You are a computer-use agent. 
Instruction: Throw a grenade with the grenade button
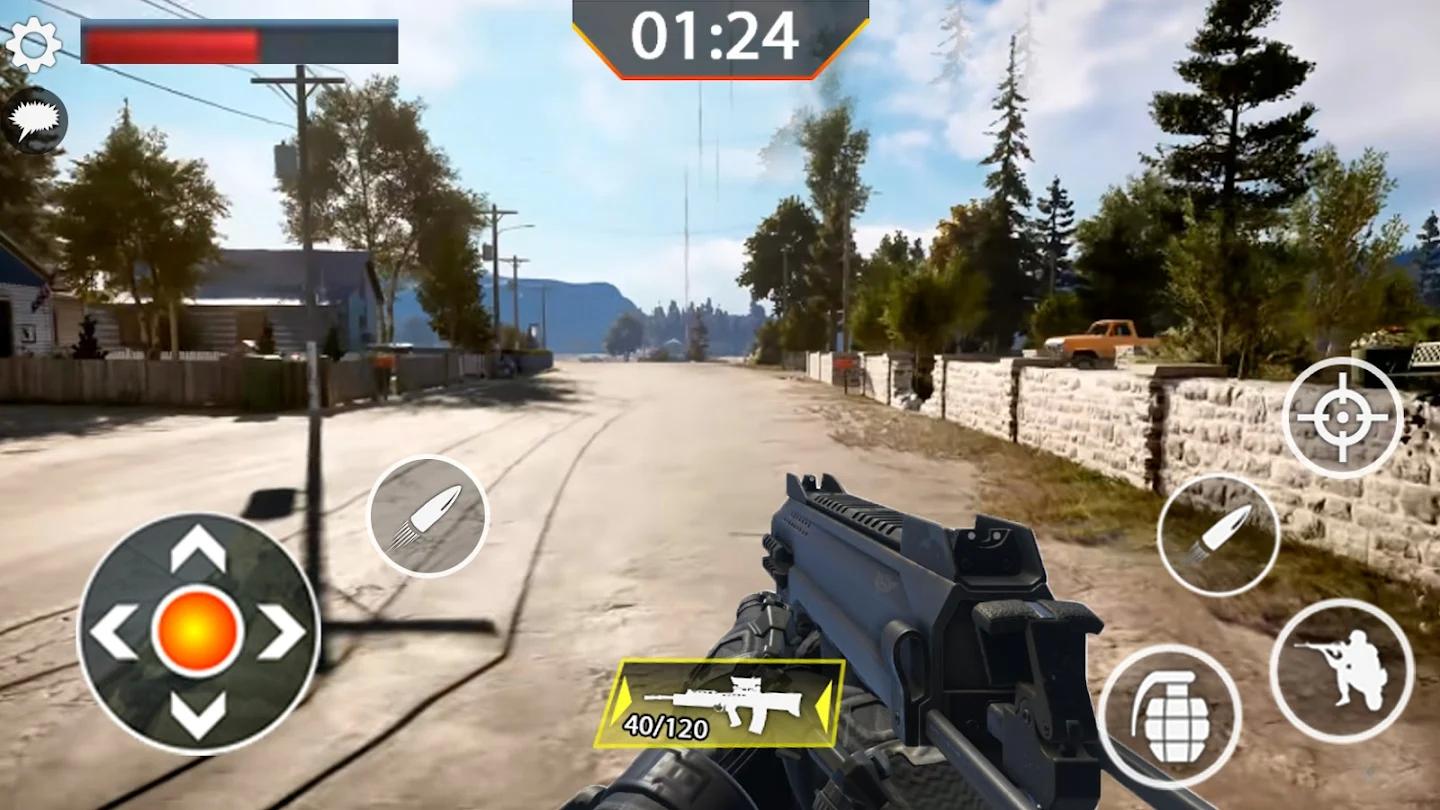(x=1169, y=716)
